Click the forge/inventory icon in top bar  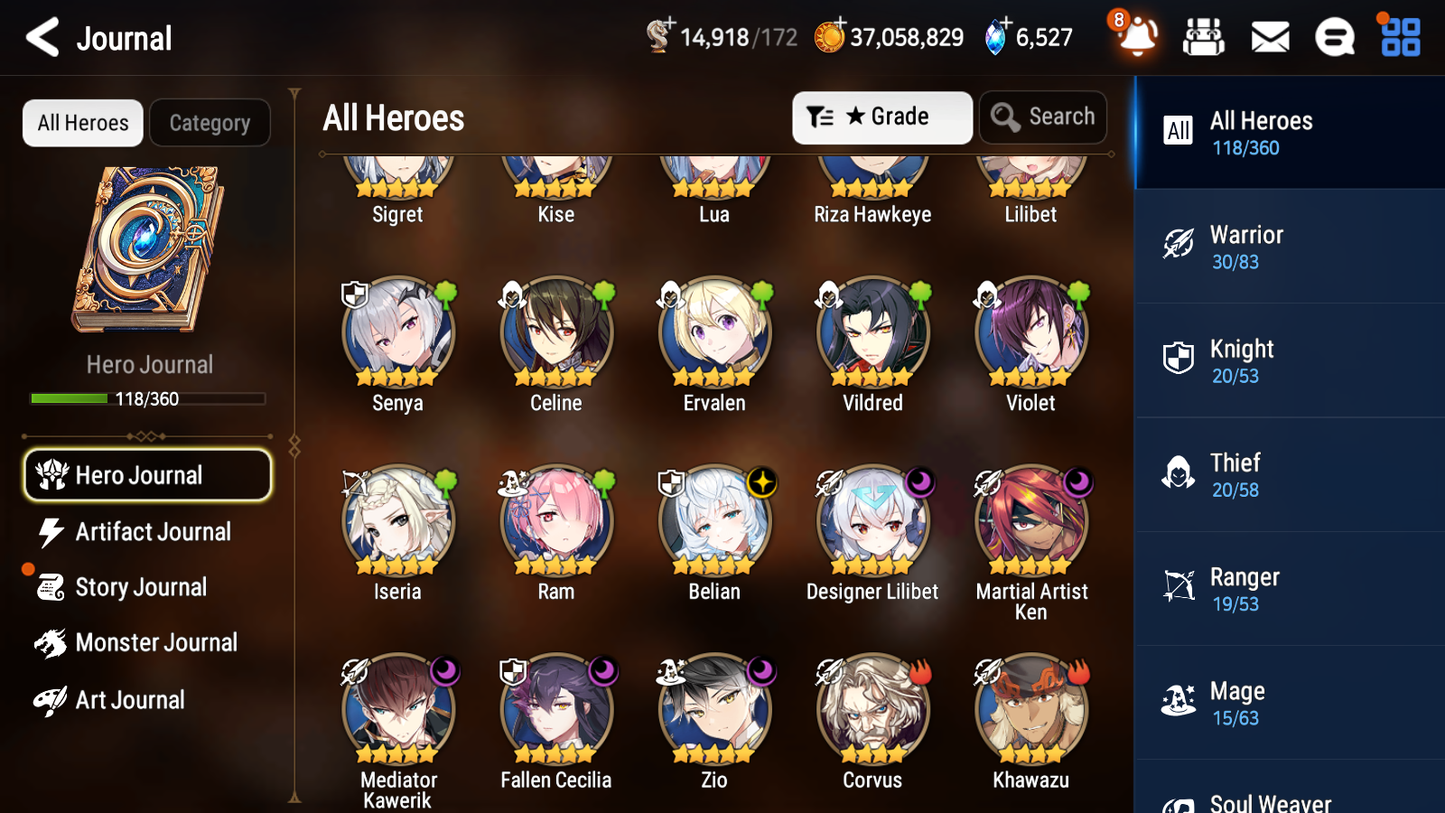click(1203, 36)
